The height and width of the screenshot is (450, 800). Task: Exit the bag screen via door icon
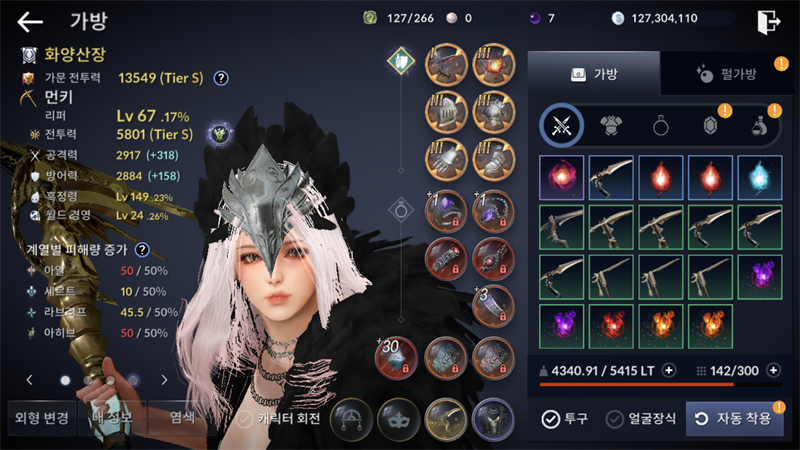[x=767, y=22]
